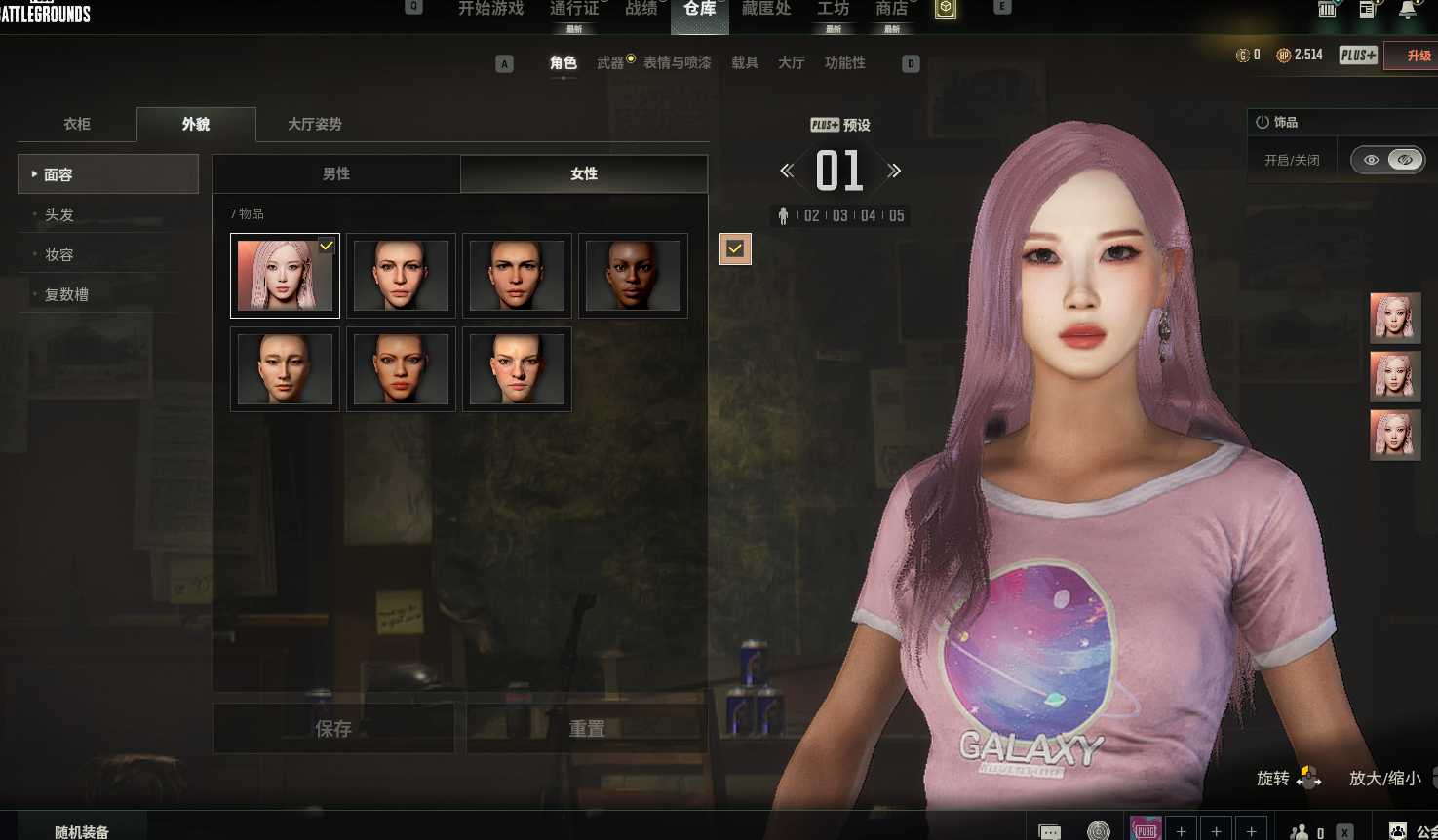1438x840 pixels.
Task: Open the 开始游戏 (Start Game) top menu
Action: click(x=490, y=9)
